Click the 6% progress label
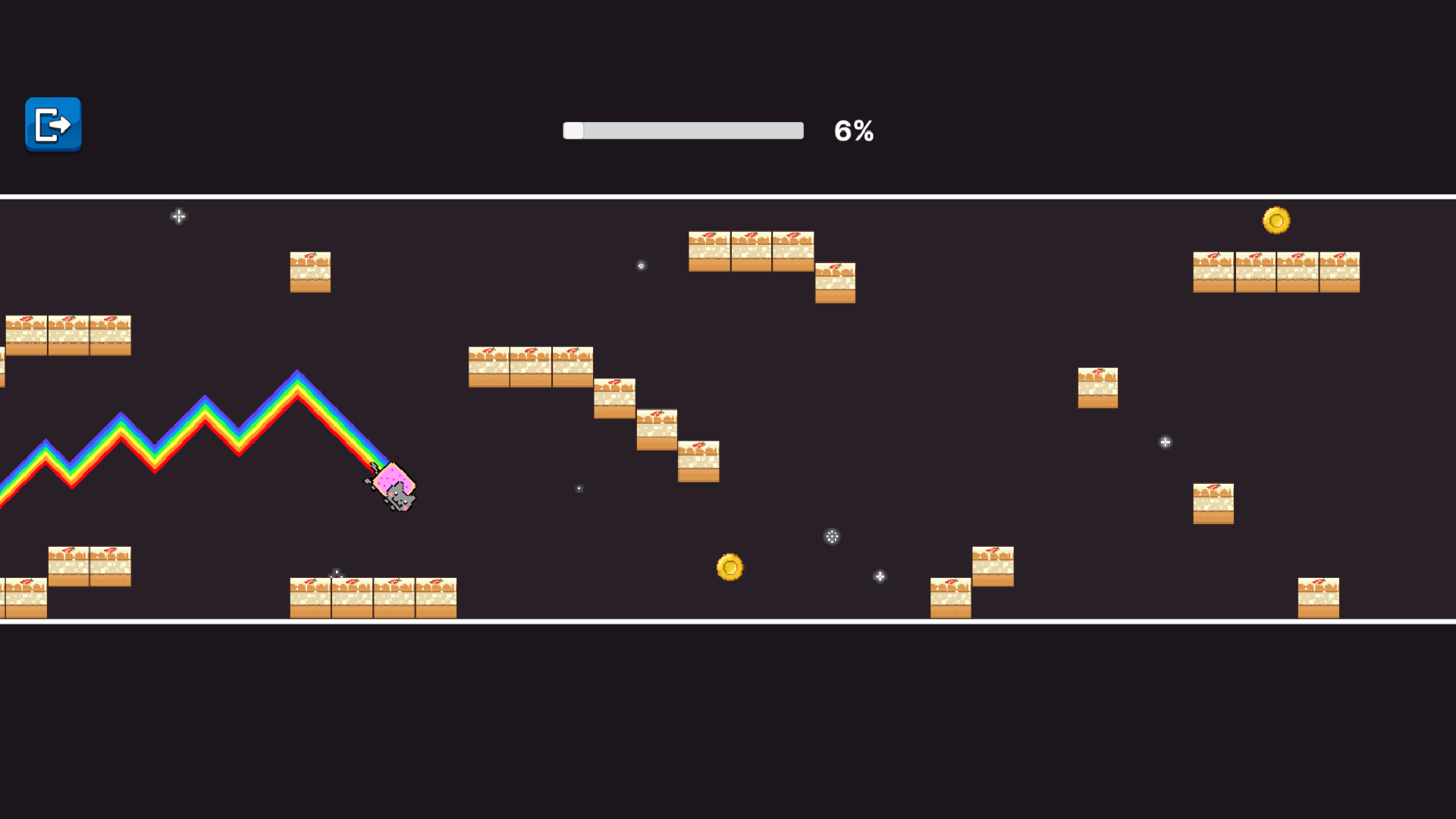Image resolution: width=1456 pixels, height=819 pixels. click(x=853, y=130)
